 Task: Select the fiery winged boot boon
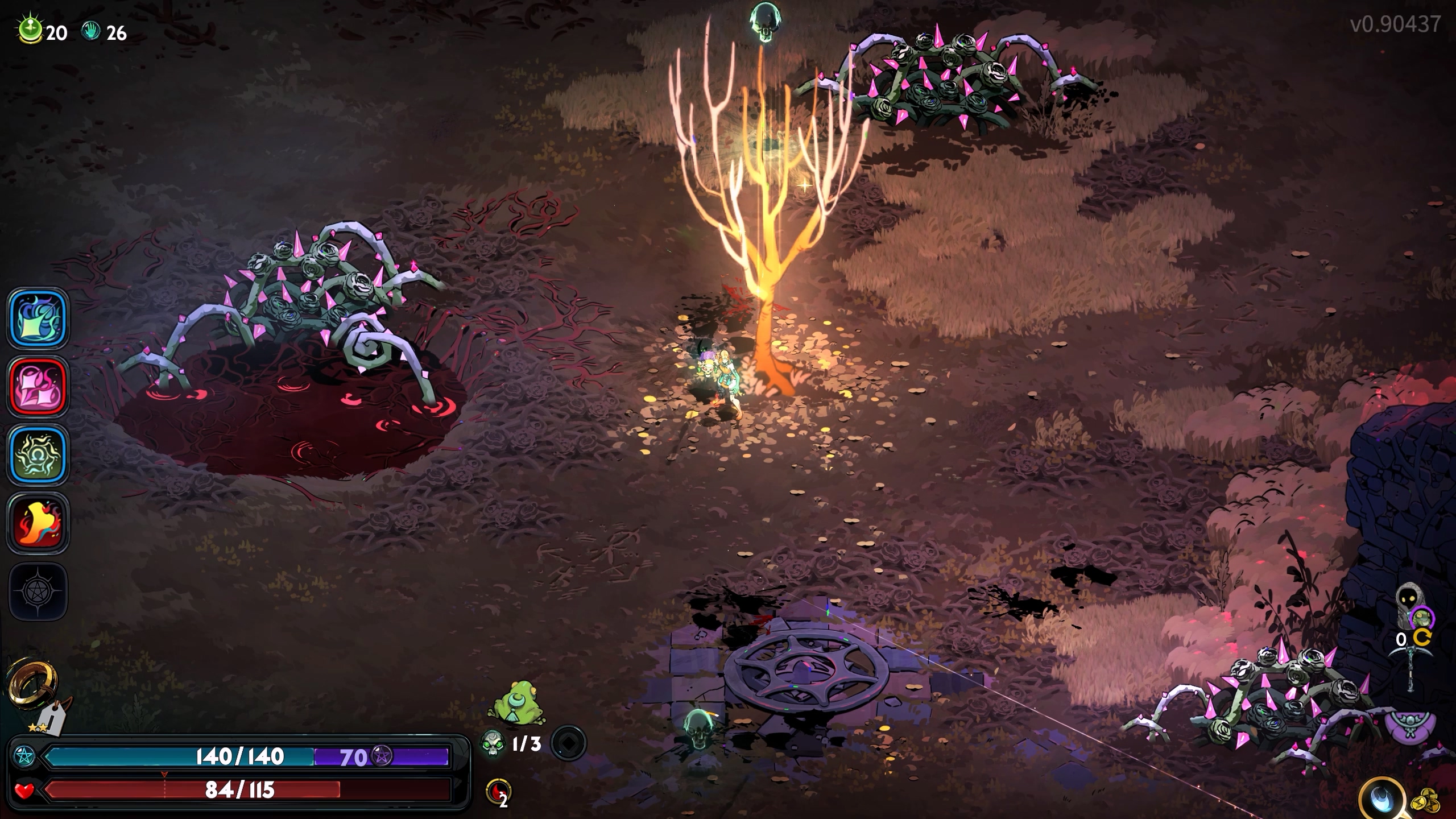(38, 523)
